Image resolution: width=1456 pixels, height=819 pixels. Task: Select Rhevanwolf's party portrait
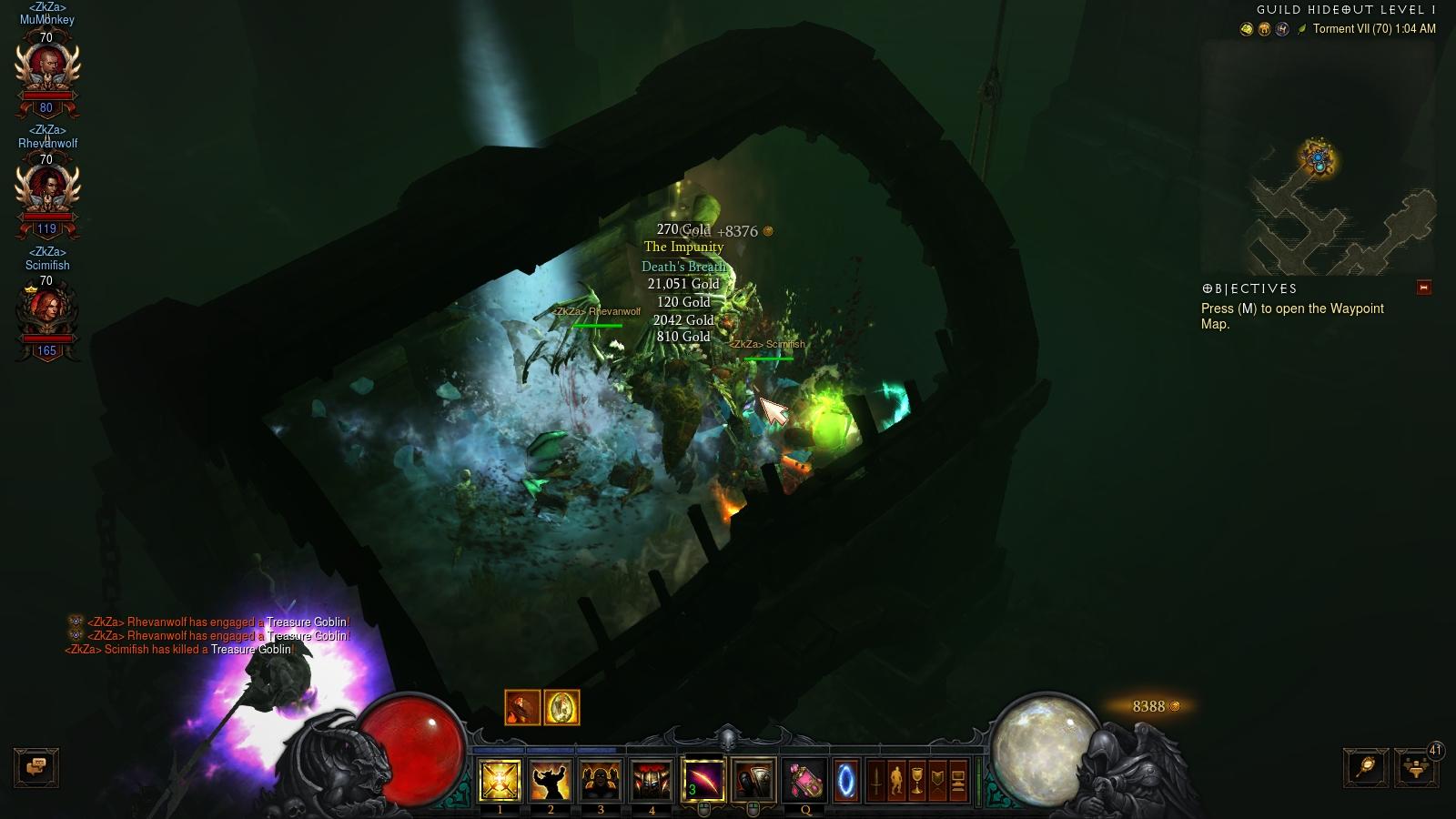[x=46, y=188]
